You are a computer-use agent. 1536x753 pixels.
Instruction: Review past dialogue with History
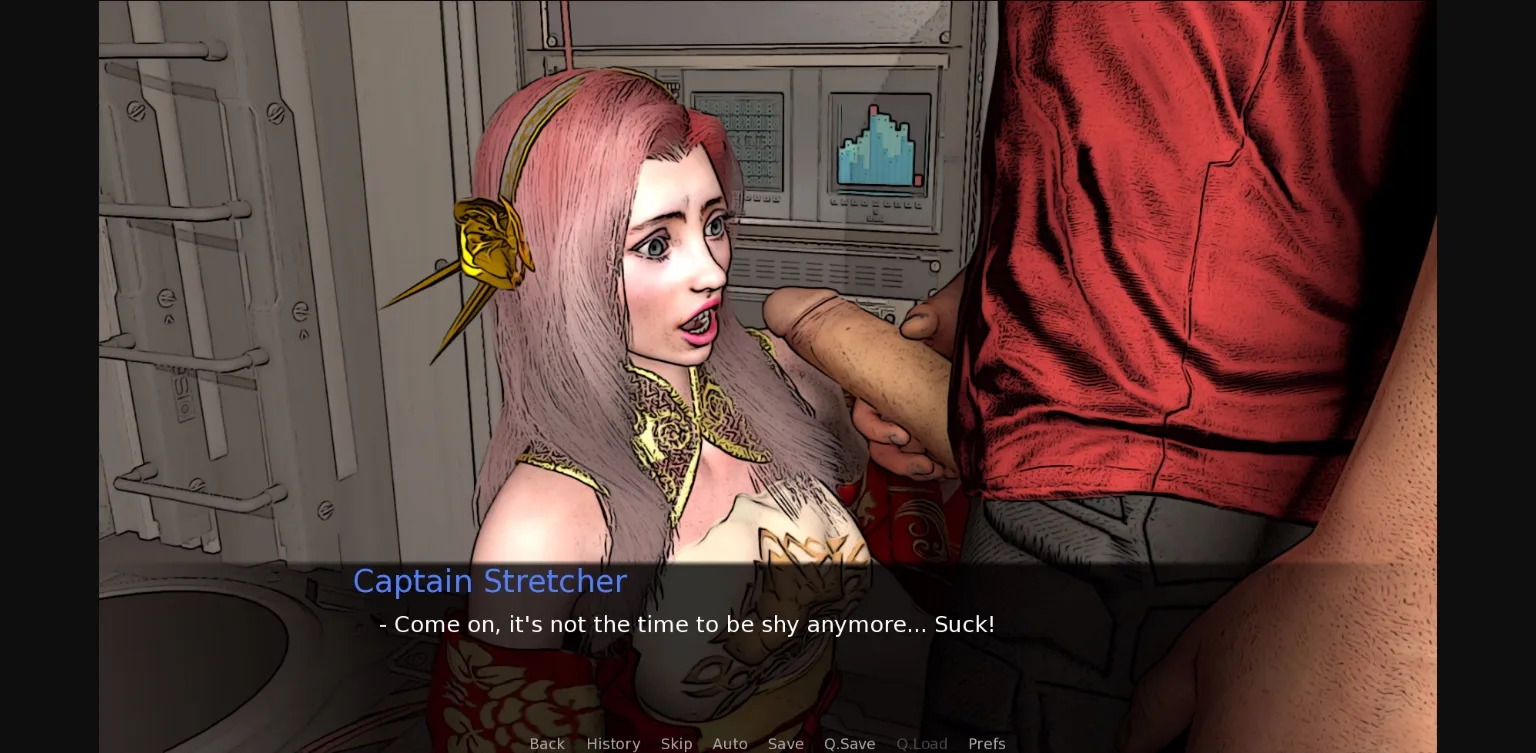click(x=613, y=744)
